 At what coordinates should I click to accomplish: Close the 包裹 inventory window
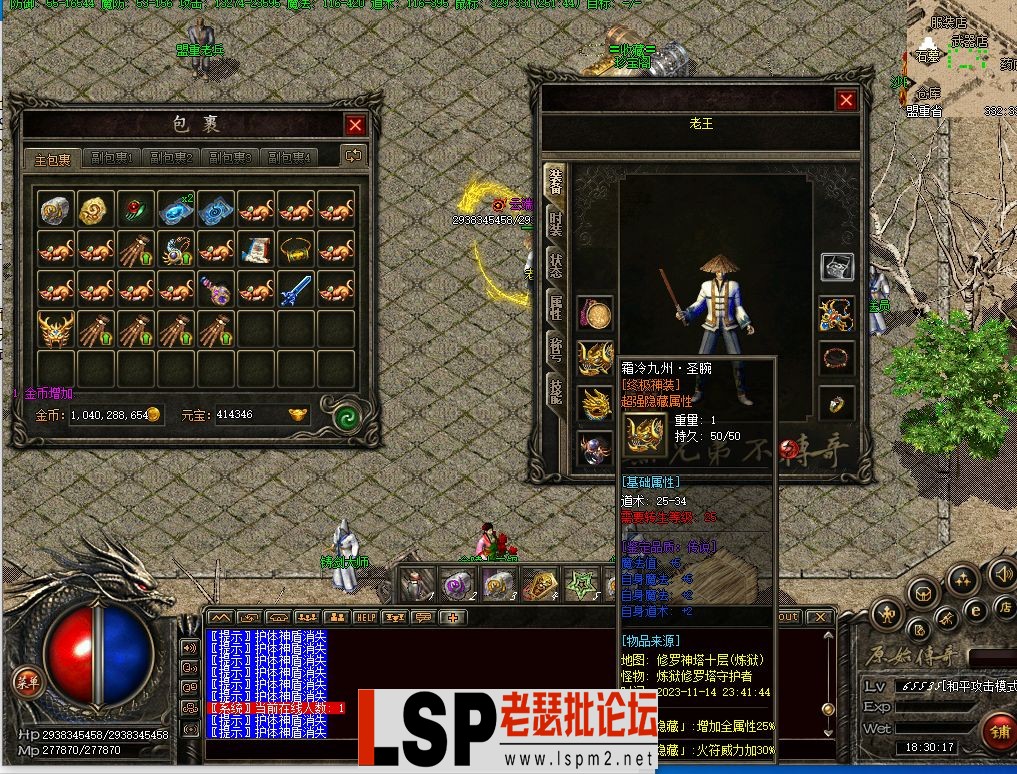[355, 125]
